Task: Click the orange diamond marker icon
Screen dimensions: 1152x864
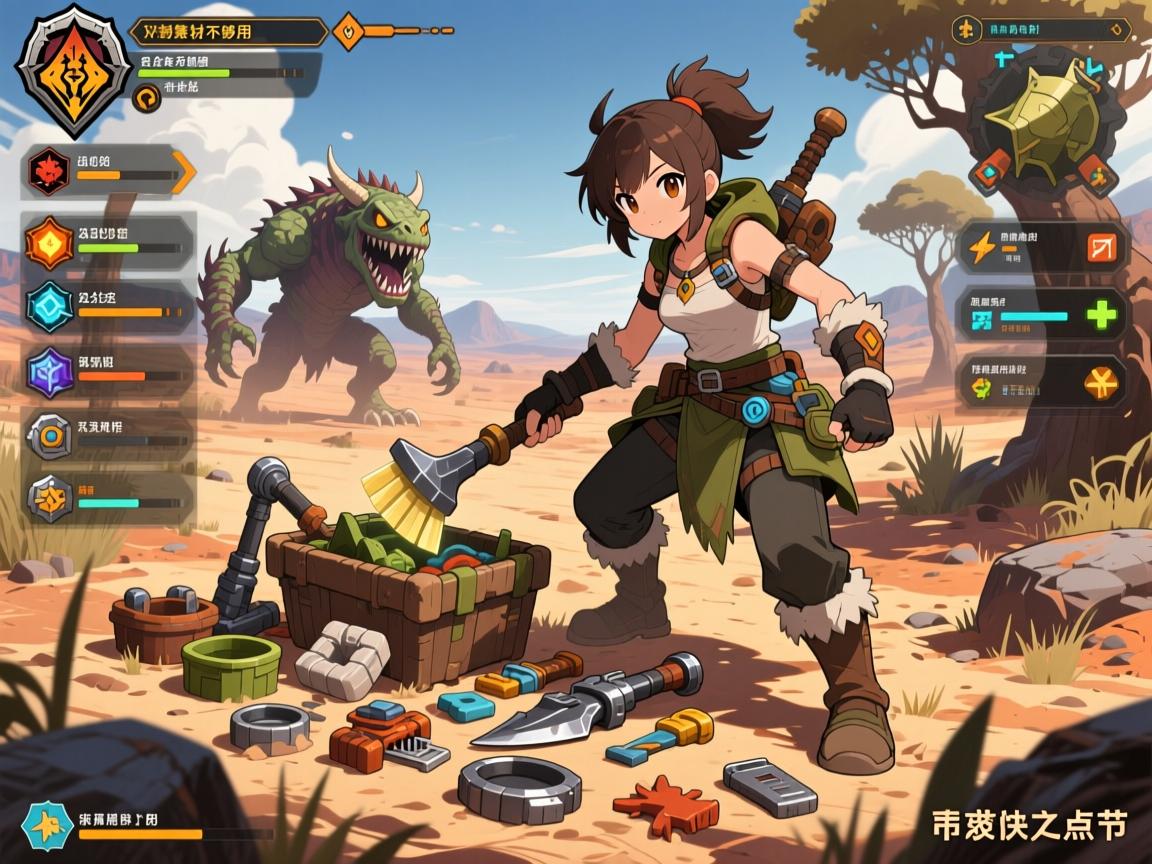Action: pyautogui.click(x=348, y=31)
